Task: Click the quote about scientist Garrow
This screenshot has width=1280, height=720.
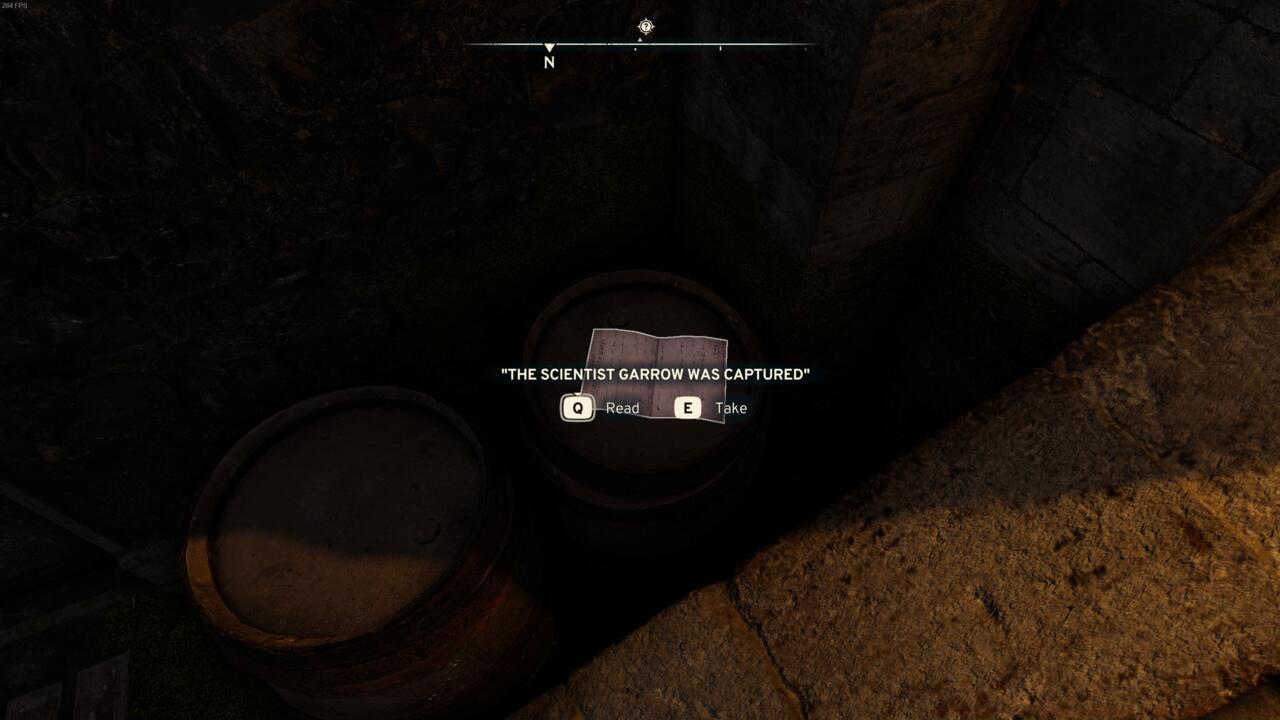Action: tap(655, 373)
